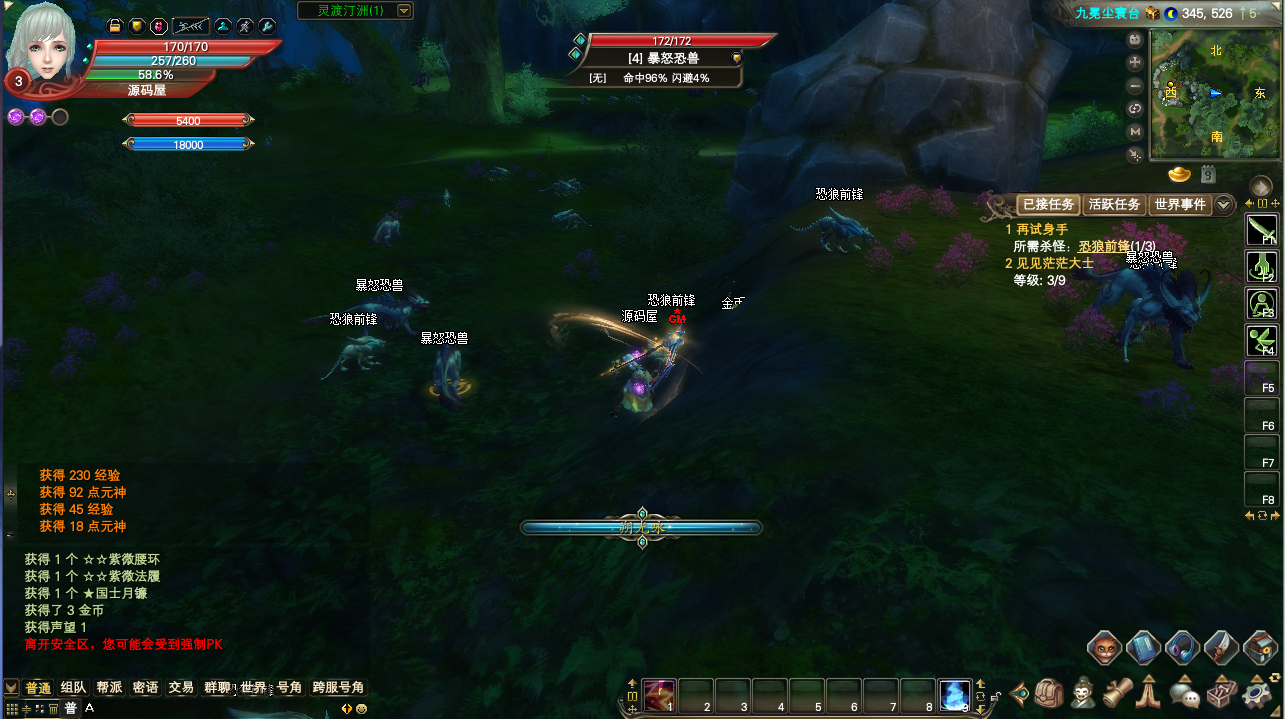The width and height of the screenshot is (1285, 719).
Task: Switch to the 活跃任务 tab
Action: tap(1114, 204)
